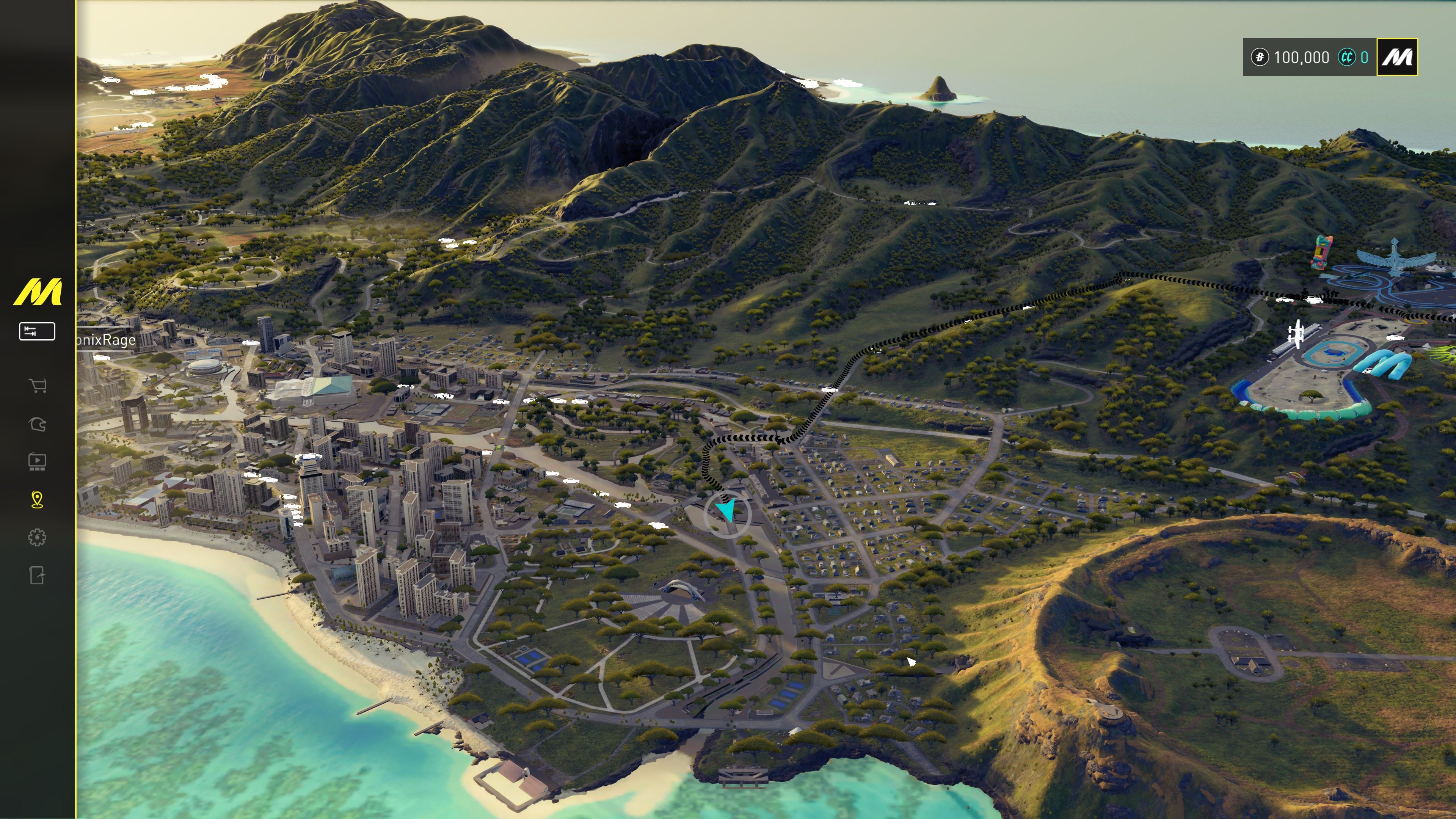Select the yellow map pin menu

tap(37, 500)
